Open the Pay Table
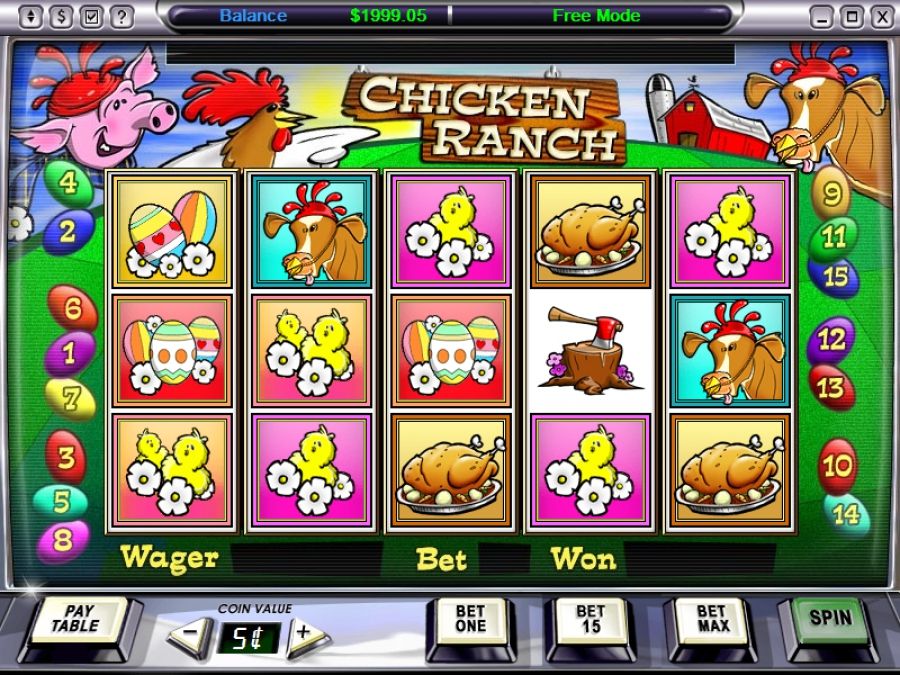The image size is (900, 675). tap(76, 622)
